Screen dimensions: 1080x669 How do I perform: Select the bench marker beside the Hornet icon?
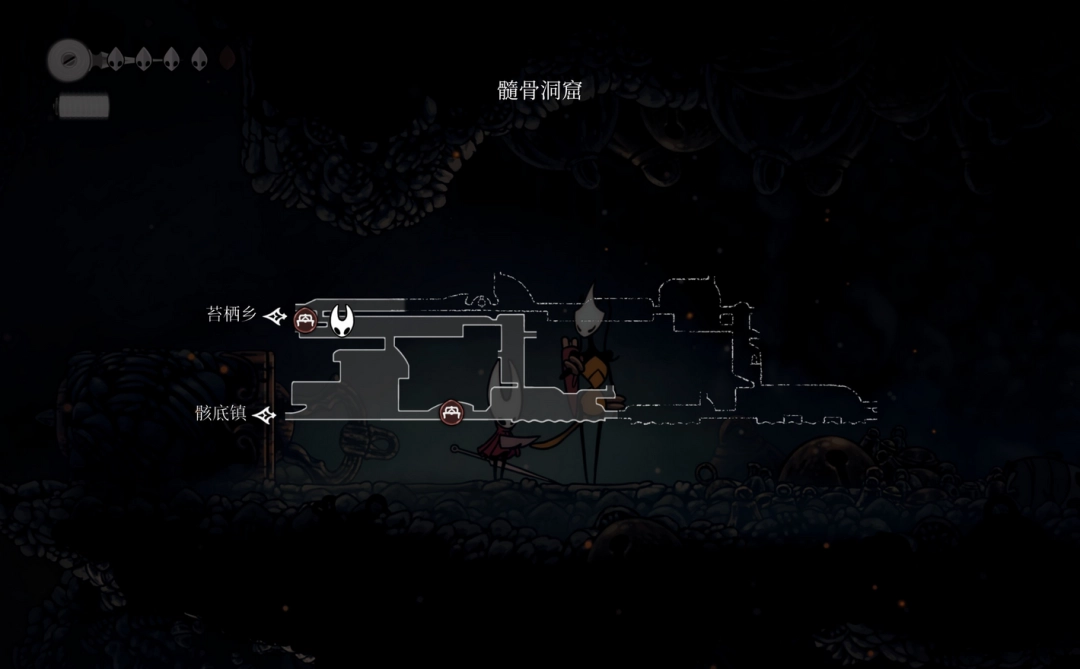click(306, 321)
